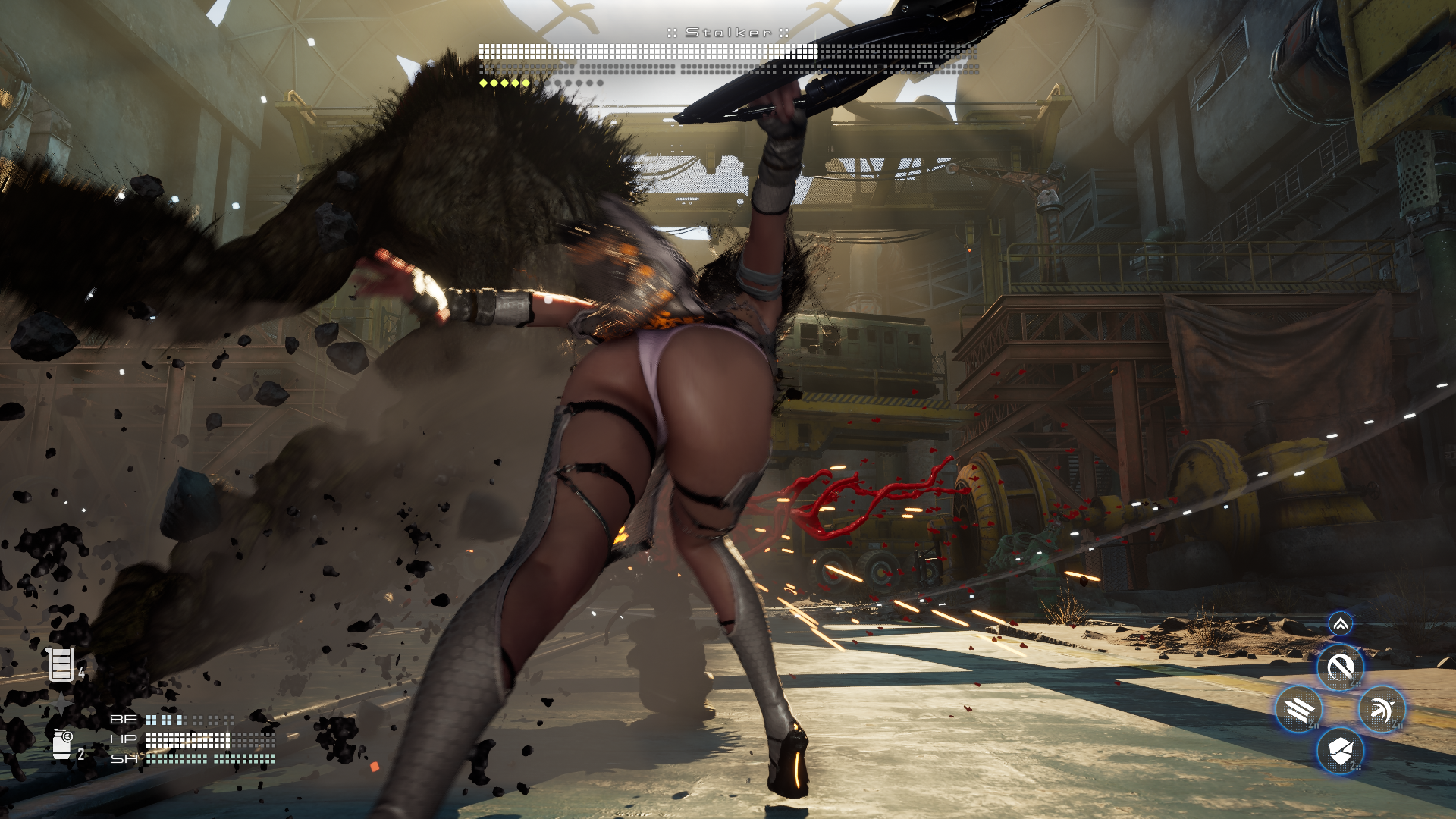Expand the potion charge counter display
This screenshot has height=819, width=1456.
coord(81,673)
